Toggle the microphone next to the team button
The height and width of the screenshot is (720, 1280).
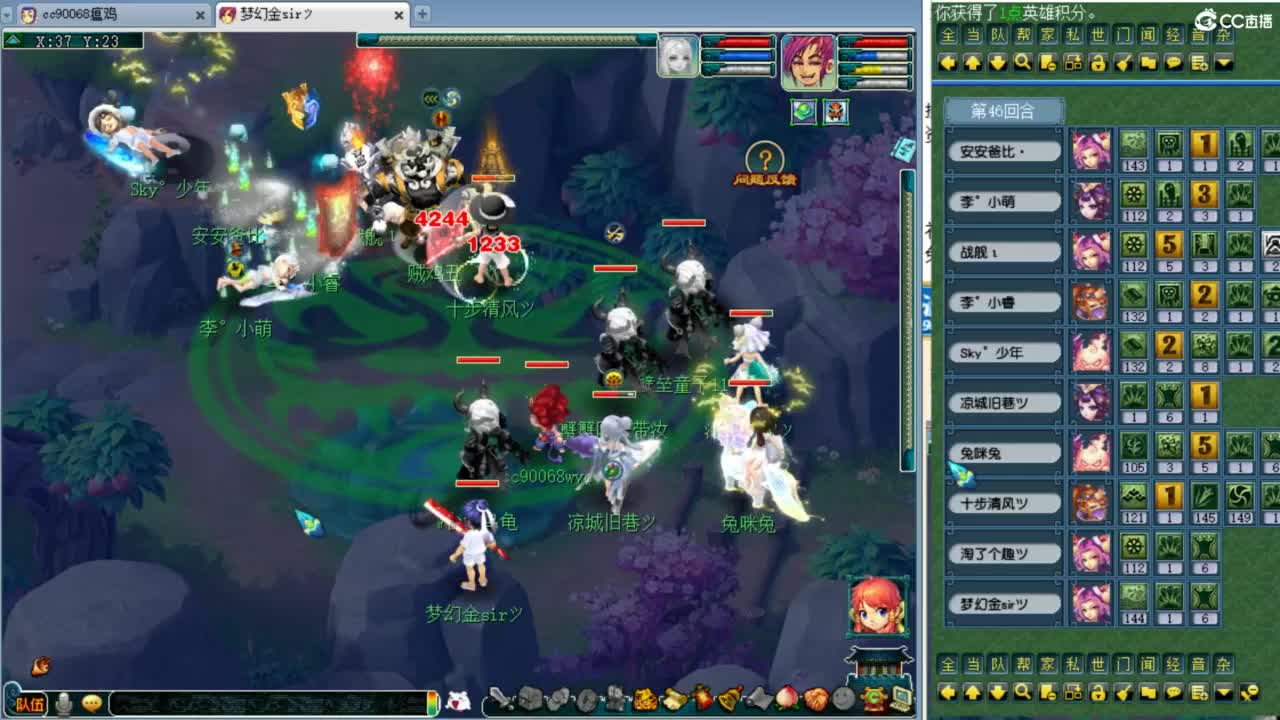coord(64,703)
